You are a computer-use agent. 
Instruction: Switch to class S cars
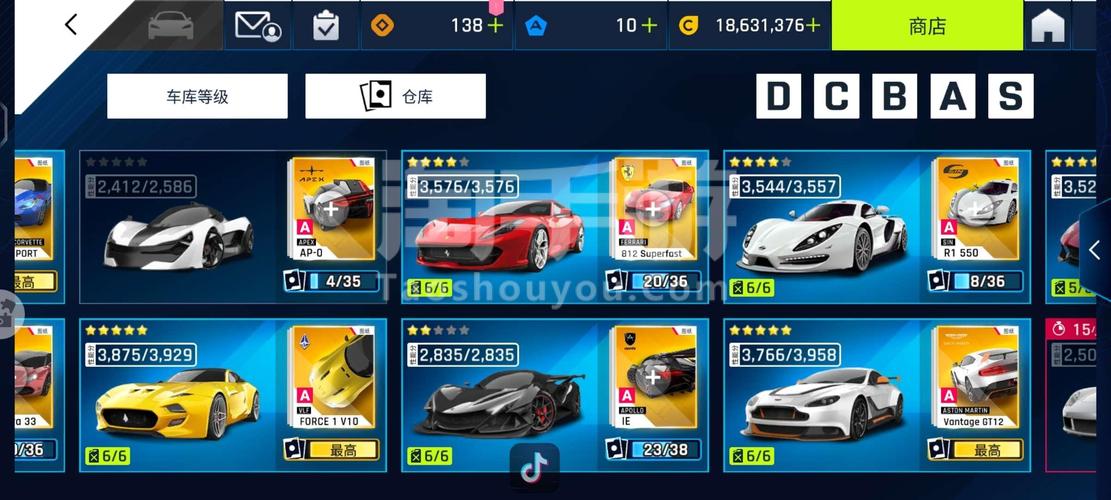(1010, 96)
